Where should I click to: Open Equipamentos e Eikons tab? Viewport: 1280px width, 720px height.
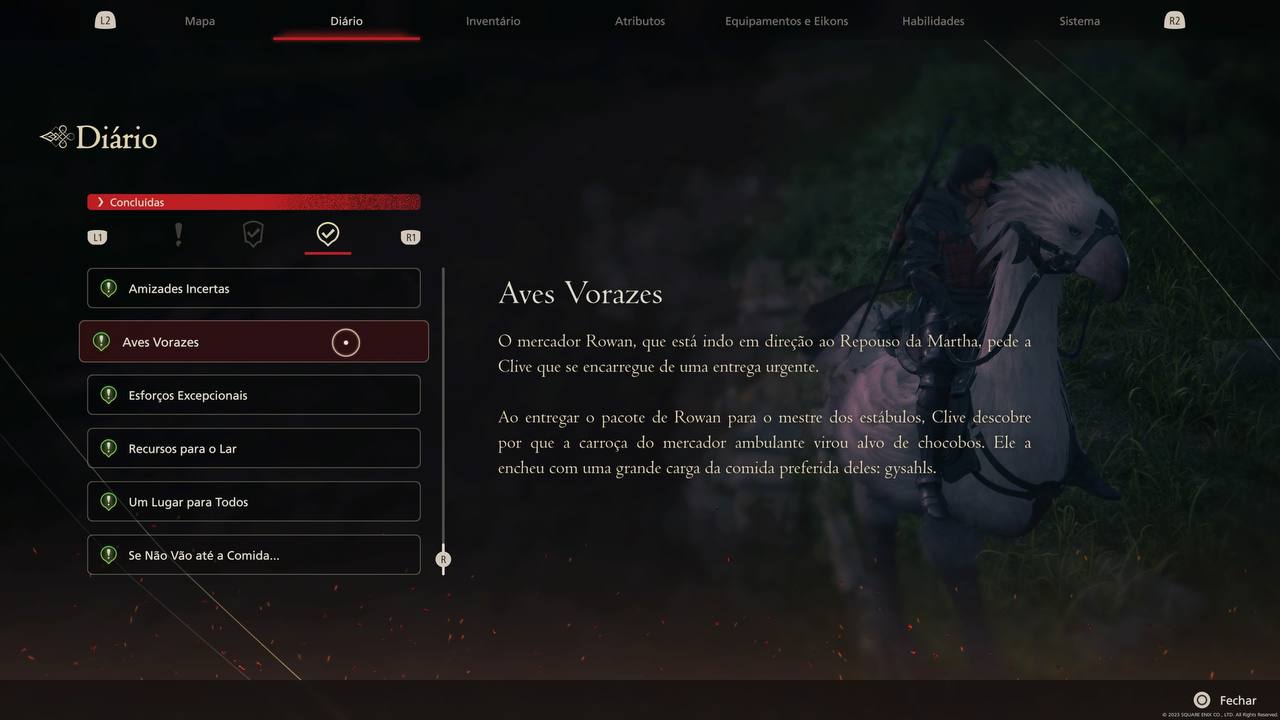tap(786, 21)
